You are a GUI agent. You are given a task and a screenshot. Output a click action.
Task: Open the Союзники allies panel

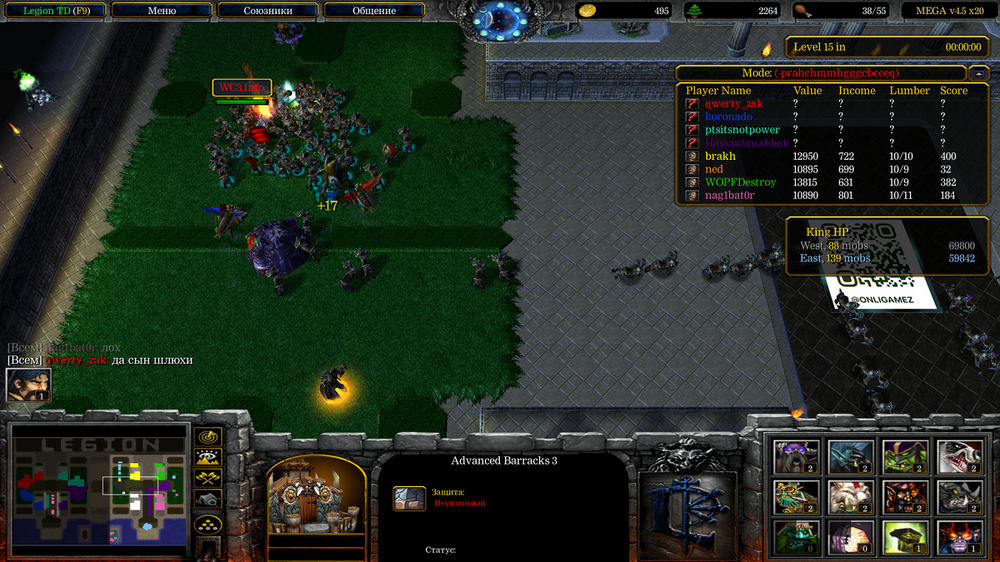268,11
